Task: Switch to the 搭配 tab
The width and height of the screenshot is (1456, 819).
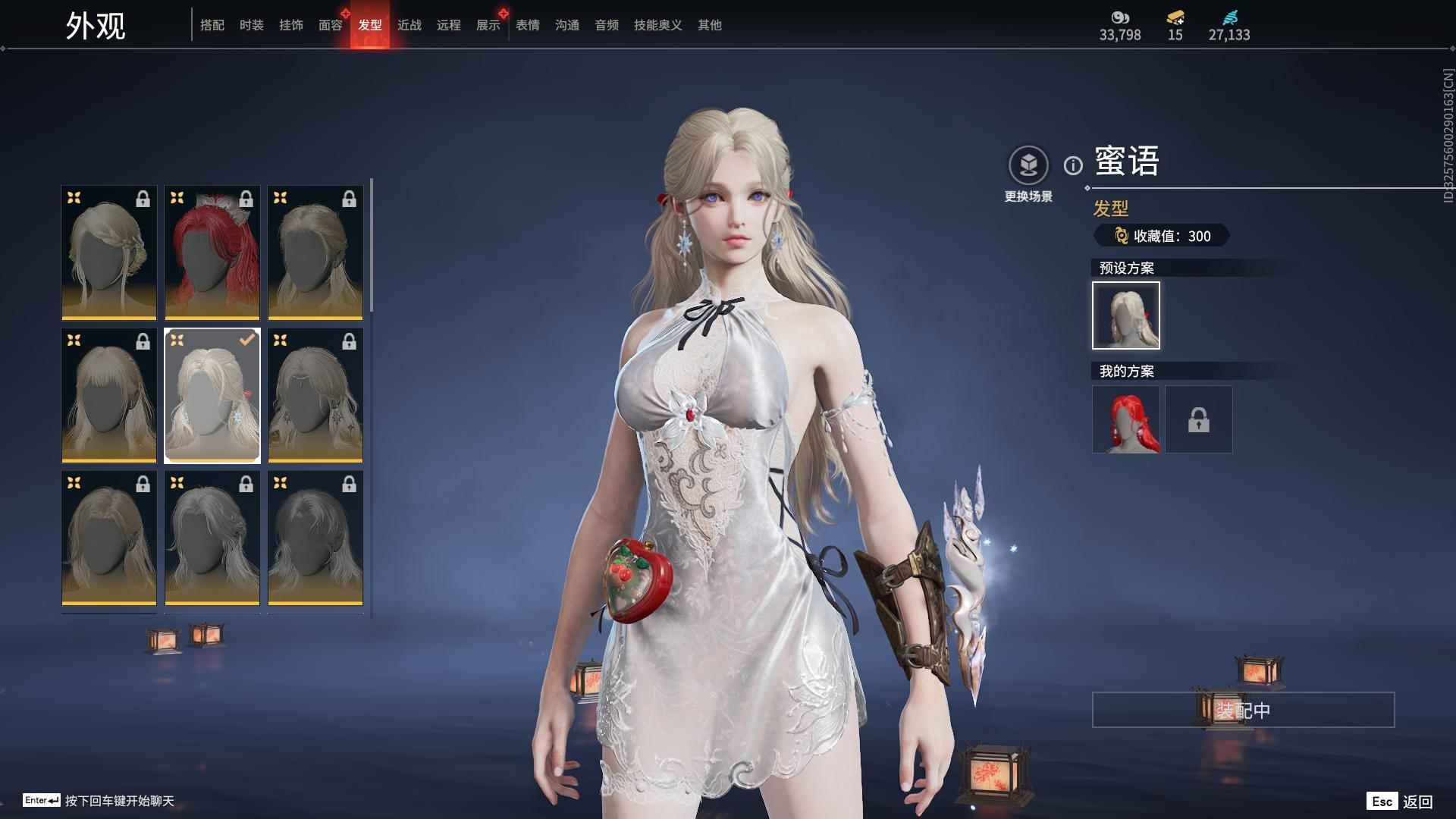Action: [x=212, y=25]
